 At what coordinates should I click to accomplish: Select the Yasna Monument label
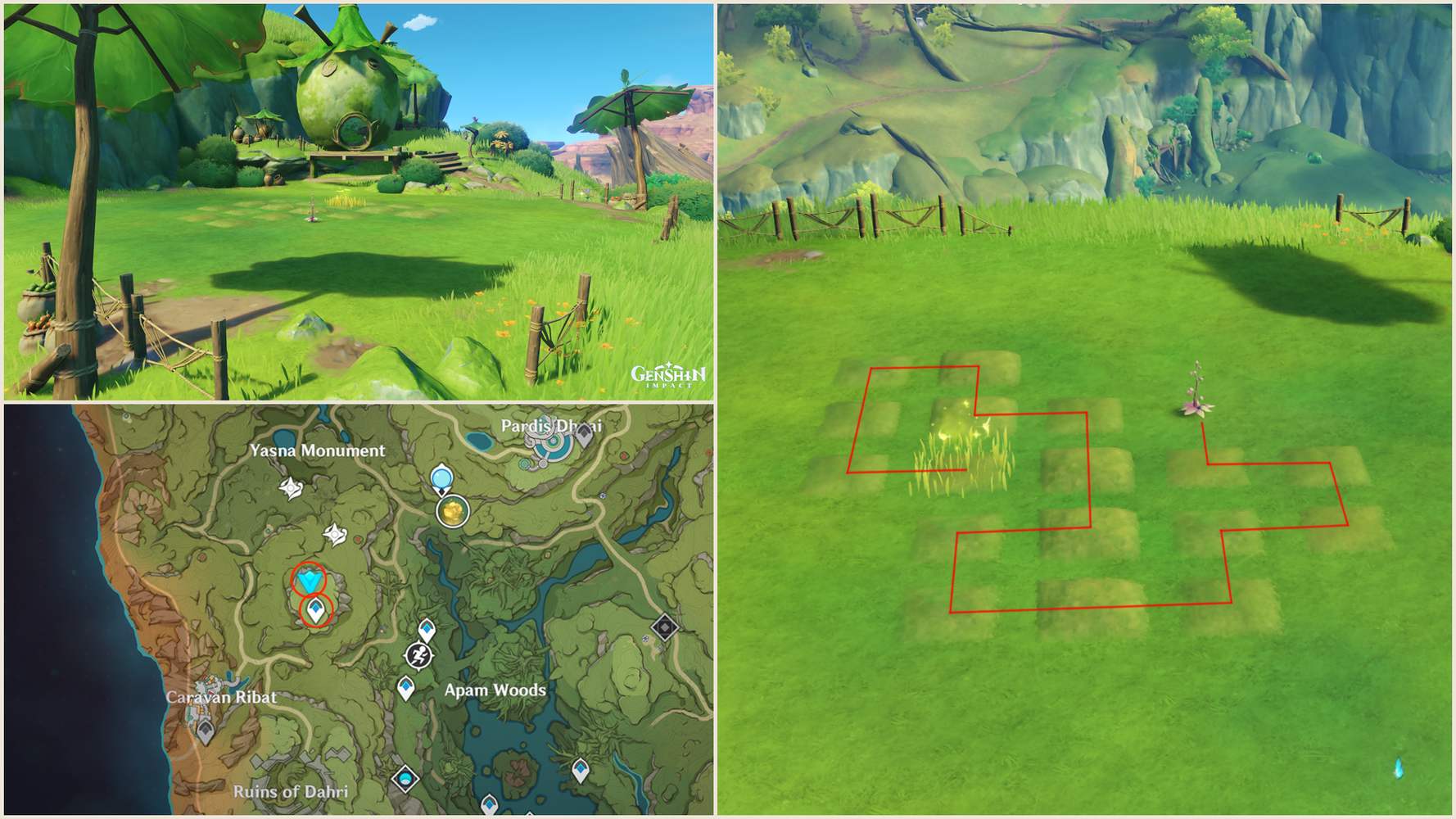[318, 450]
